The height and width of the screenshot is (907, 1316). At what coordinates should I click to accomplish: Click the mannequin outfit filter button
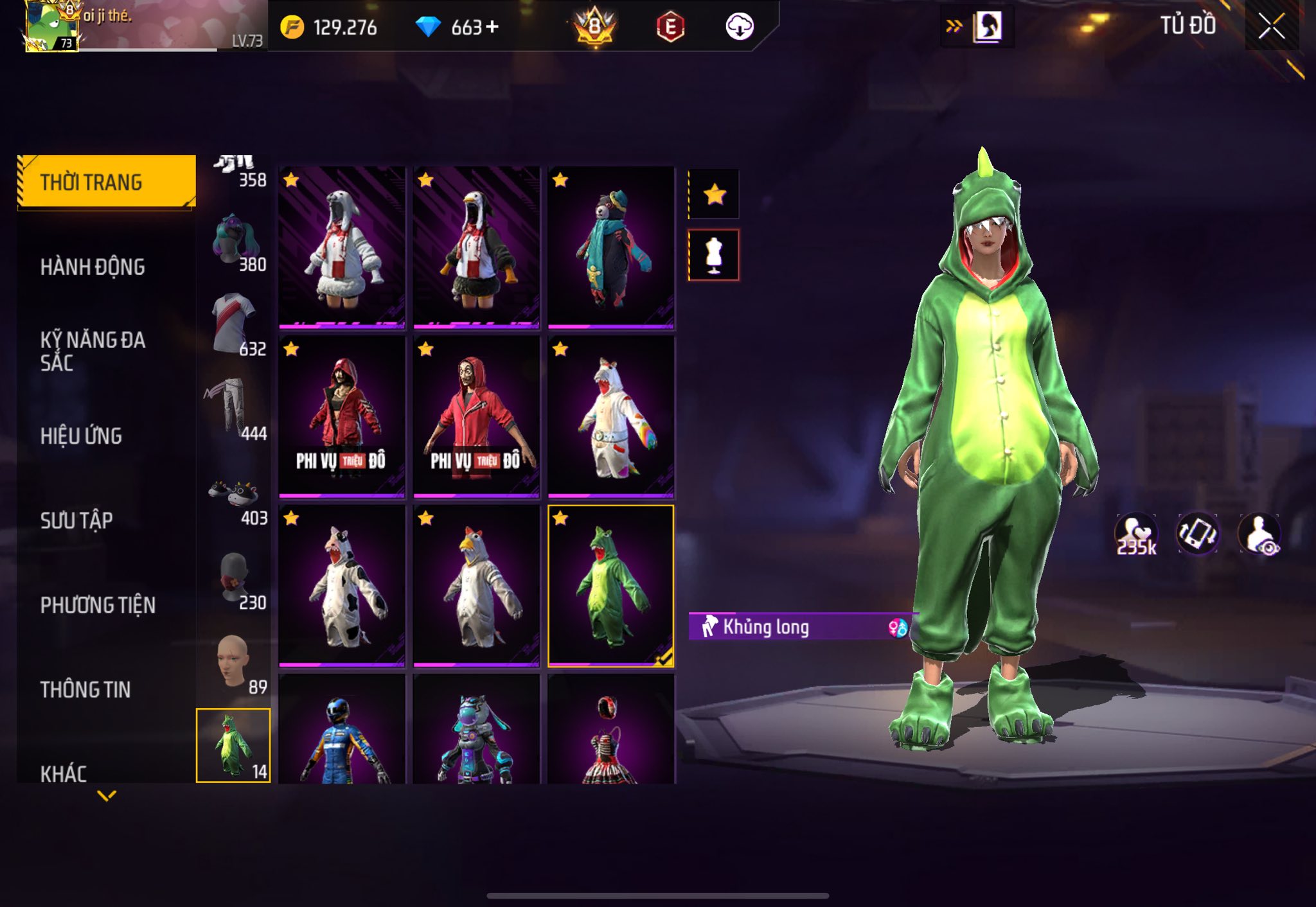point(714,255)
